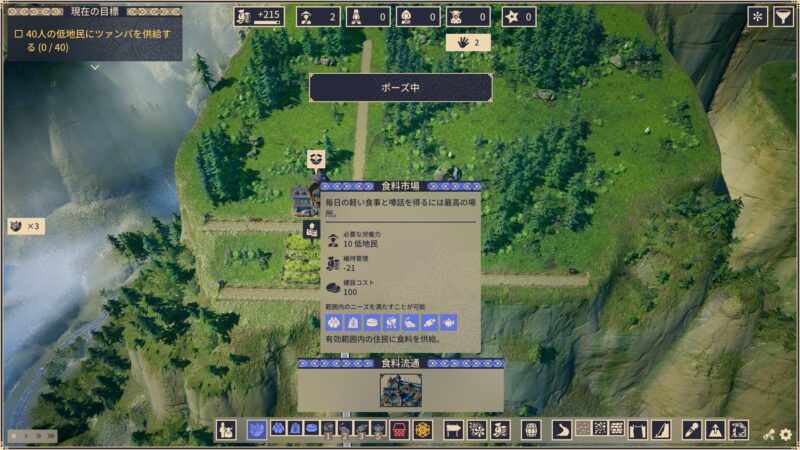Click the ×3 notification badge

pos(26,226)
